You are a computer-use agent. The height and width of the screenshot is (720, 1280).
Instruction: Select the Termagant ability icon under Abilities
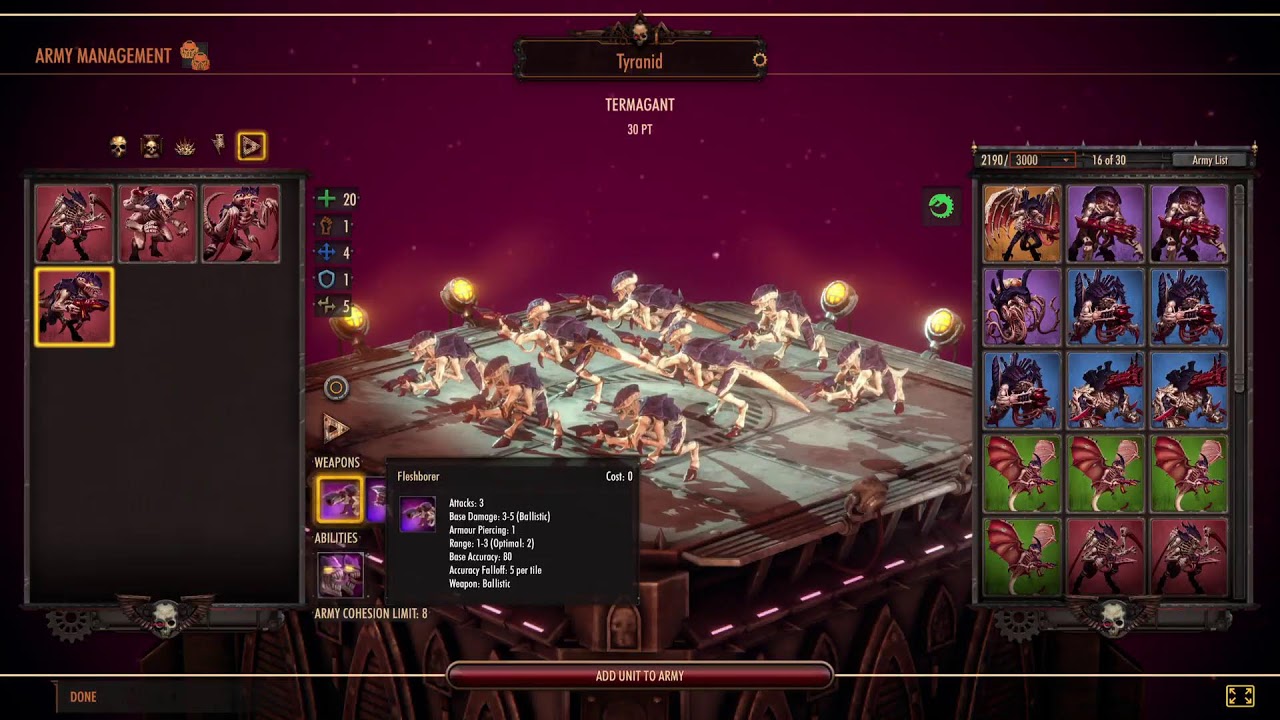tap(340, 575)
